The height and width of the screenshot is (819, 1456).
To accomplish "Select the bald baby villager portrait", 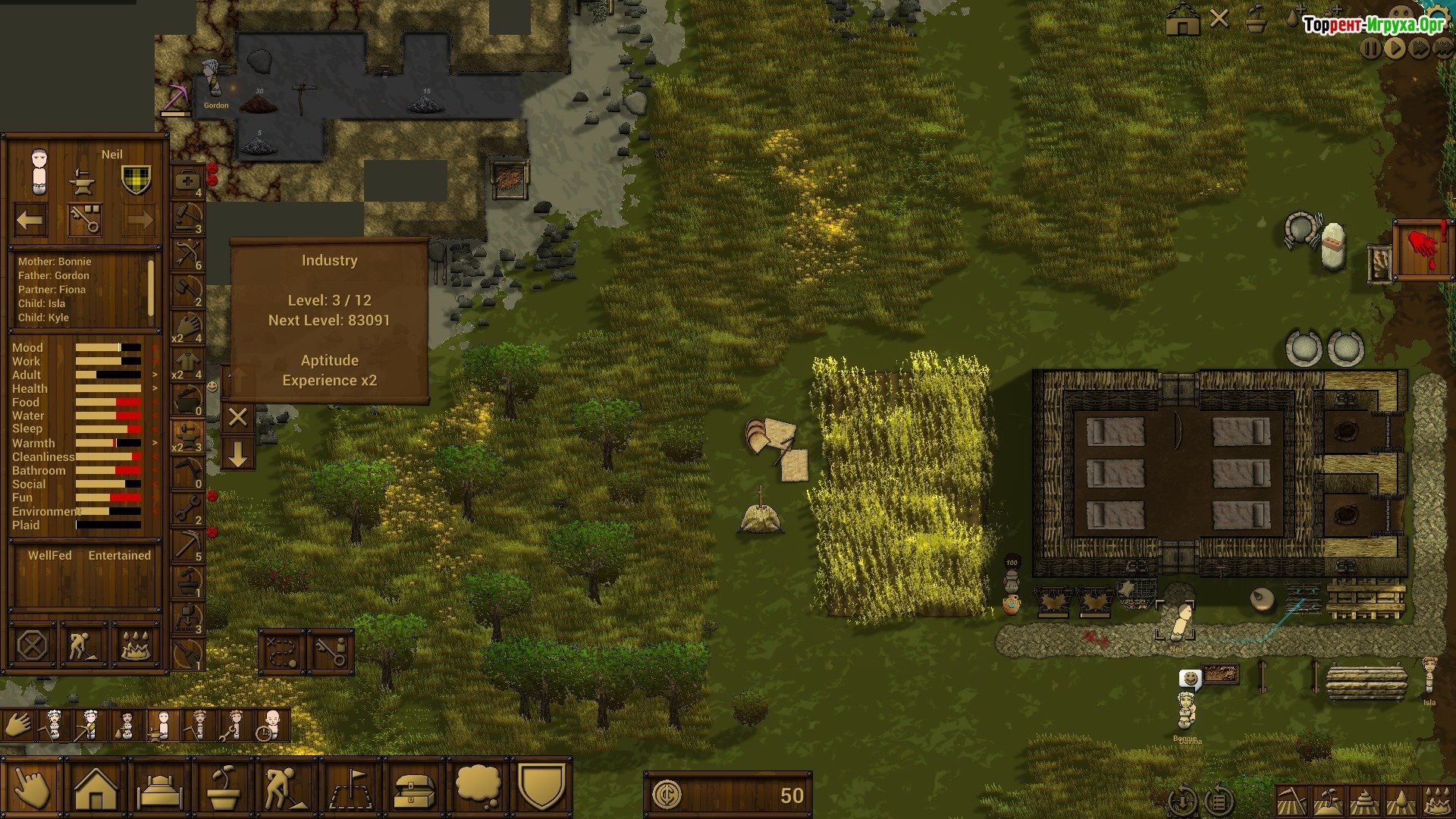I will pos(271,725).
